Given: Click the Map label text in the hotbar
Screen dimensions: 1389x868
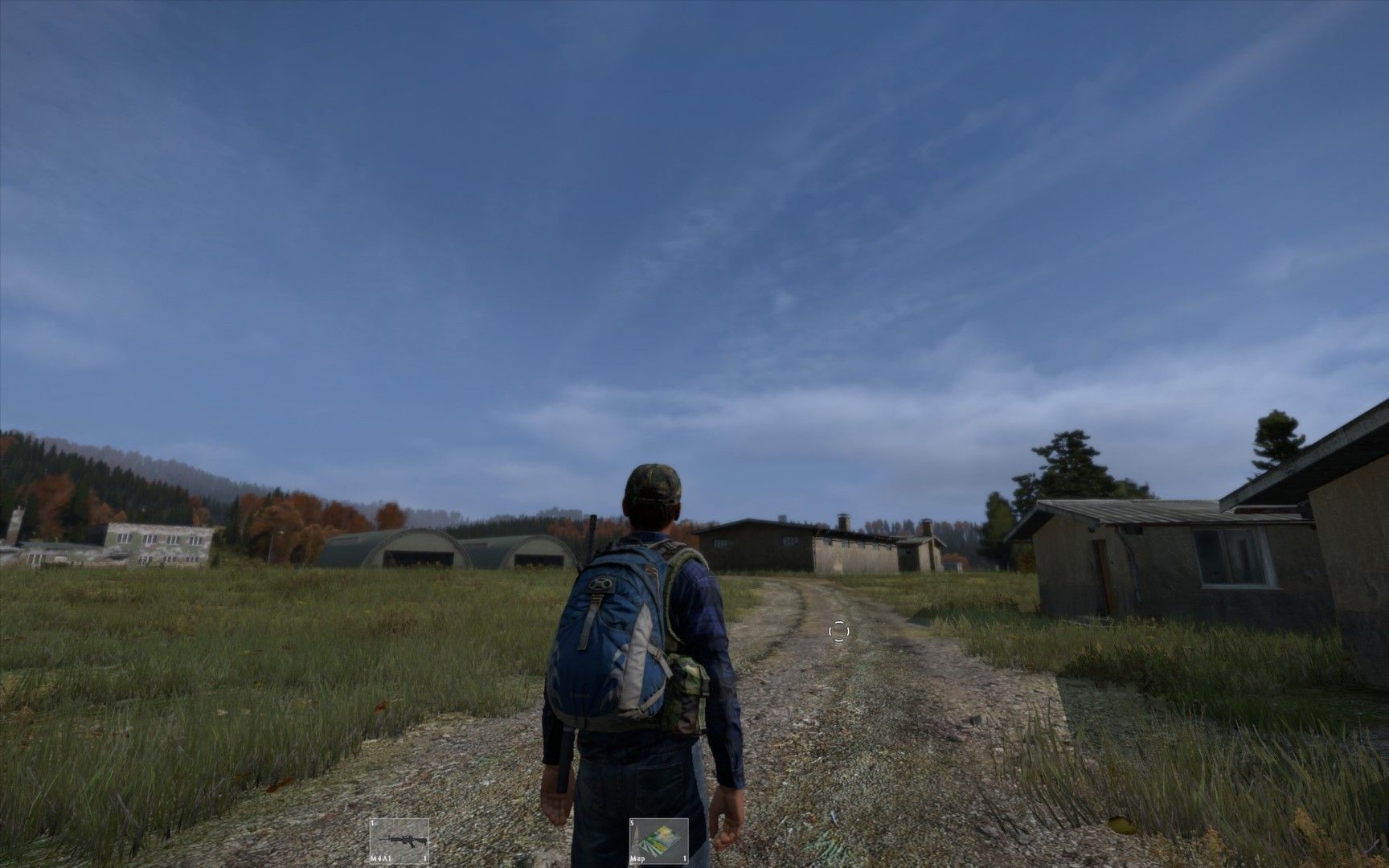Looking at the screenshot, I should click(638, 858).
